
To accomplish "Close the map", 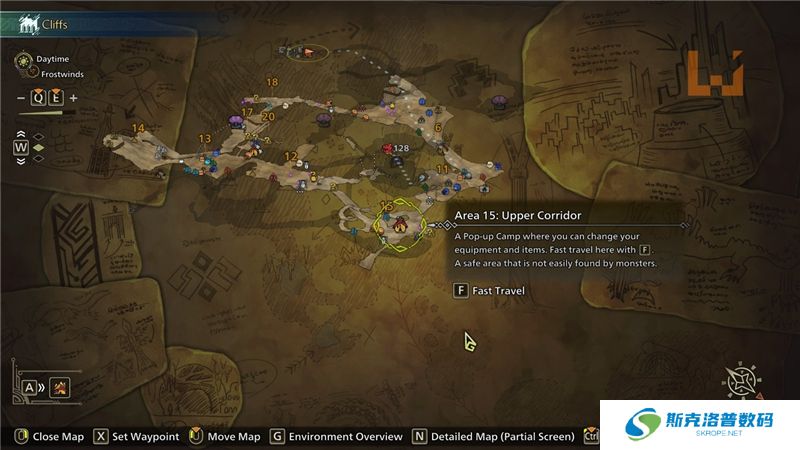I will point(50,437).
